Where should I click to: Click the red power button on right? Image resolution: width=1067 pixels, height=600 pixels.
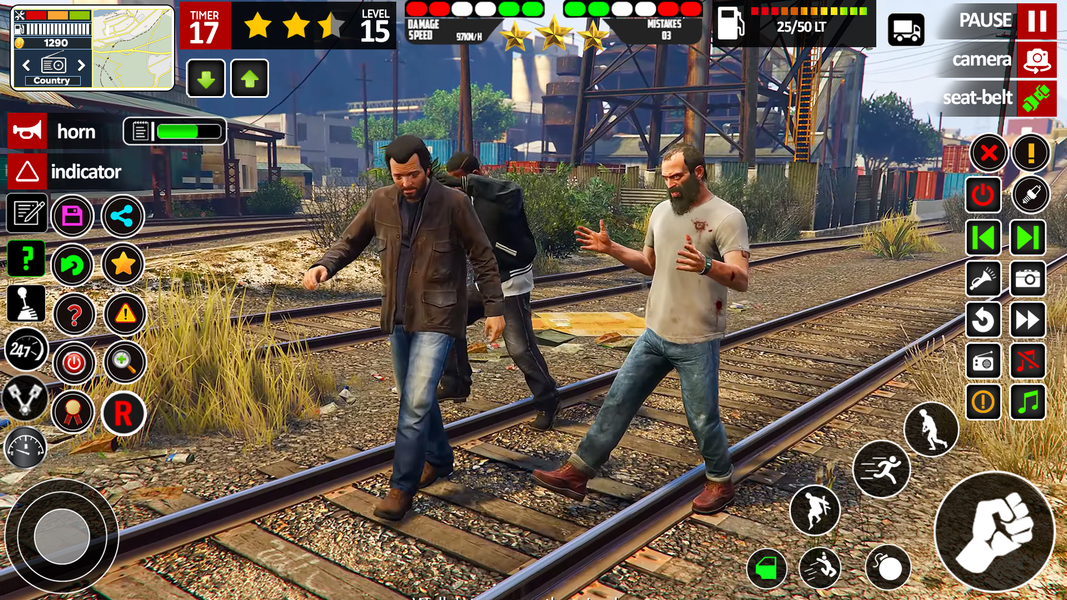[x=983, y=195]
